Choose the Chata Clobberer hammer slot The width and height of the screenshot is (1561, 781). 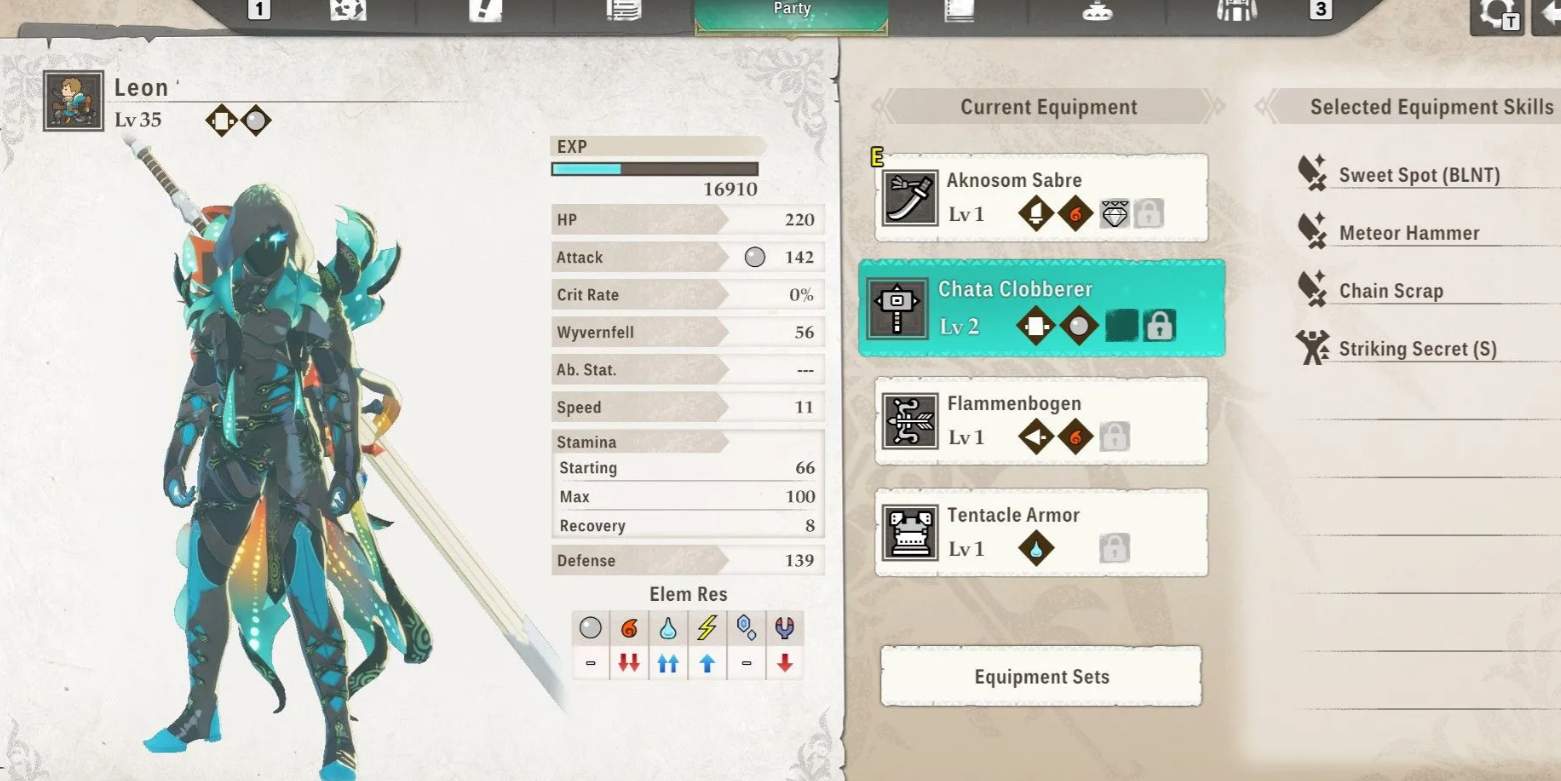(x=1040, y=308)
